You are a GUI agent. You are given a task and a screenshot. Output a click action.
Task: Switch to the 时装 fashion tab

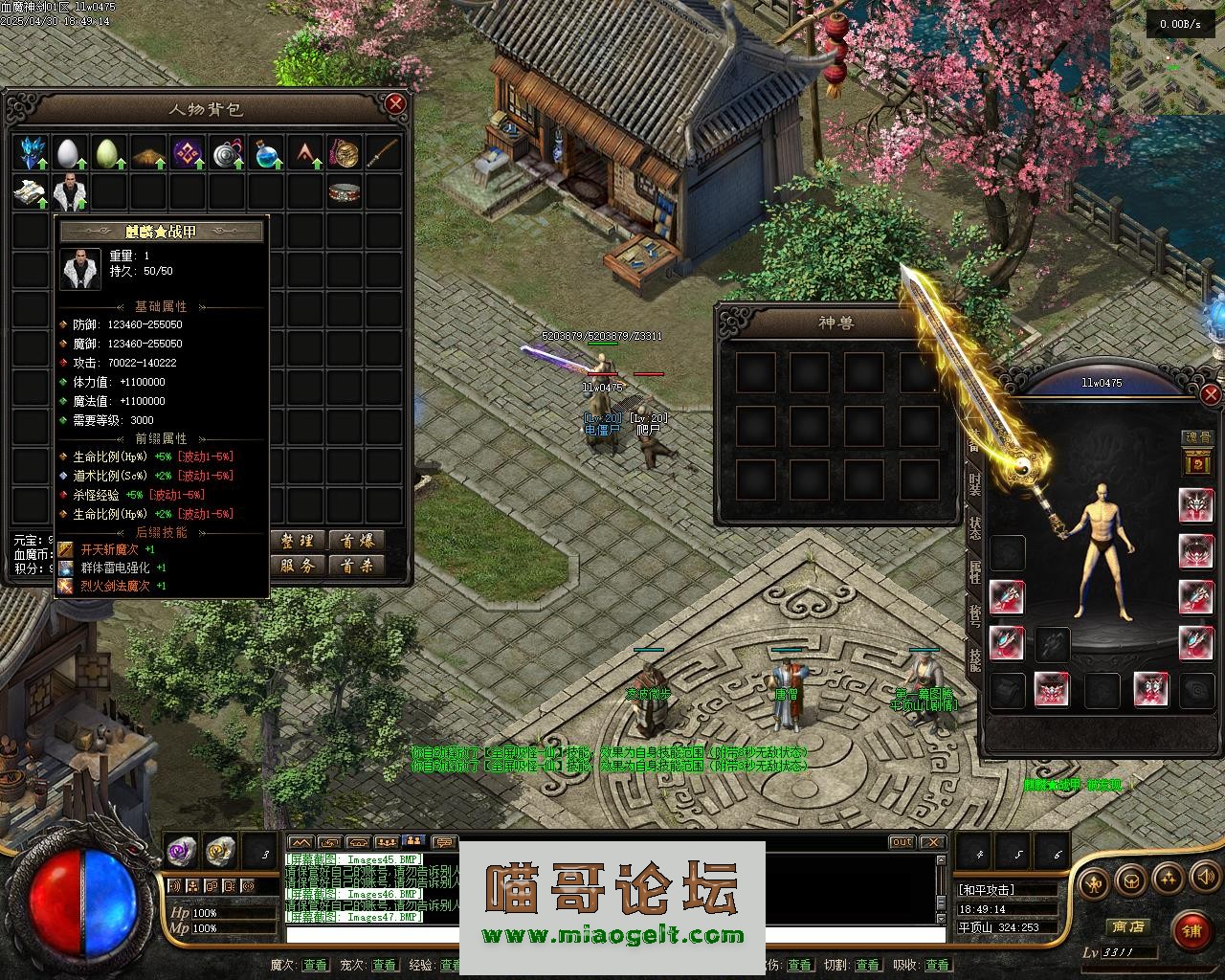[974, 483]
